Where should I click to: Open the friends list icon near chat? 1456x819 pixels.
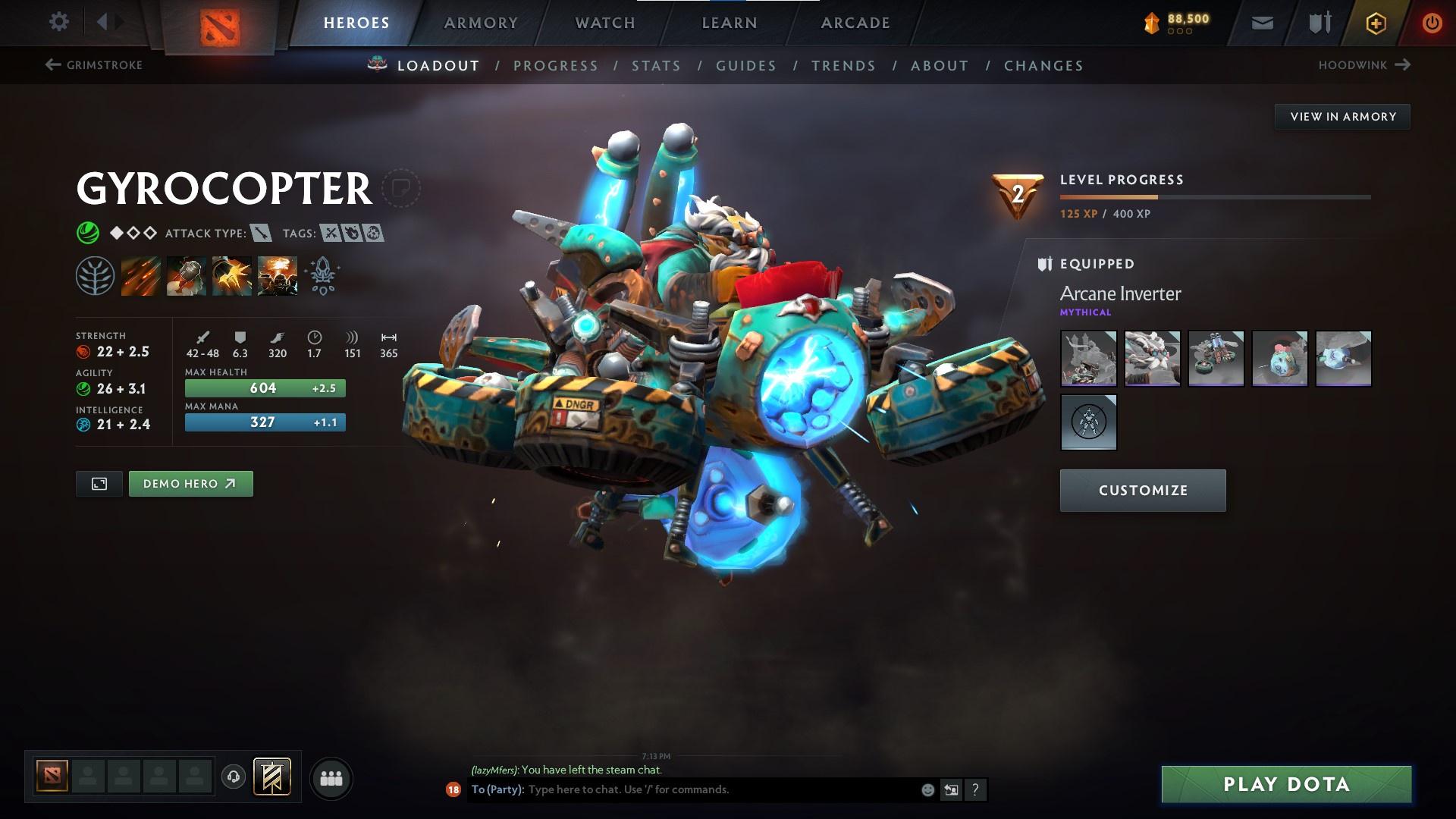tap(330, 777)
